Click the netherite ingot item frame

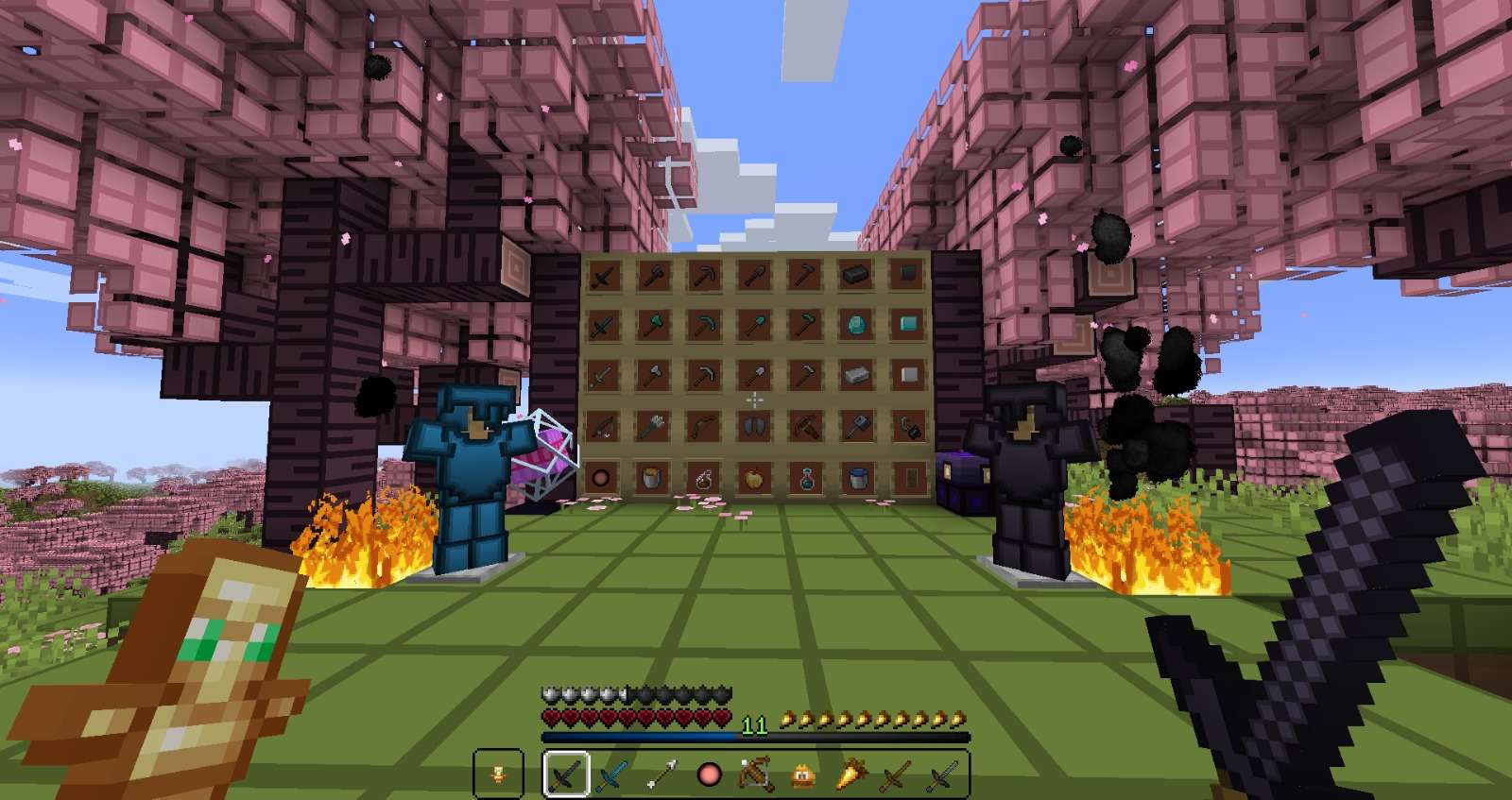[x=855, y=276]
